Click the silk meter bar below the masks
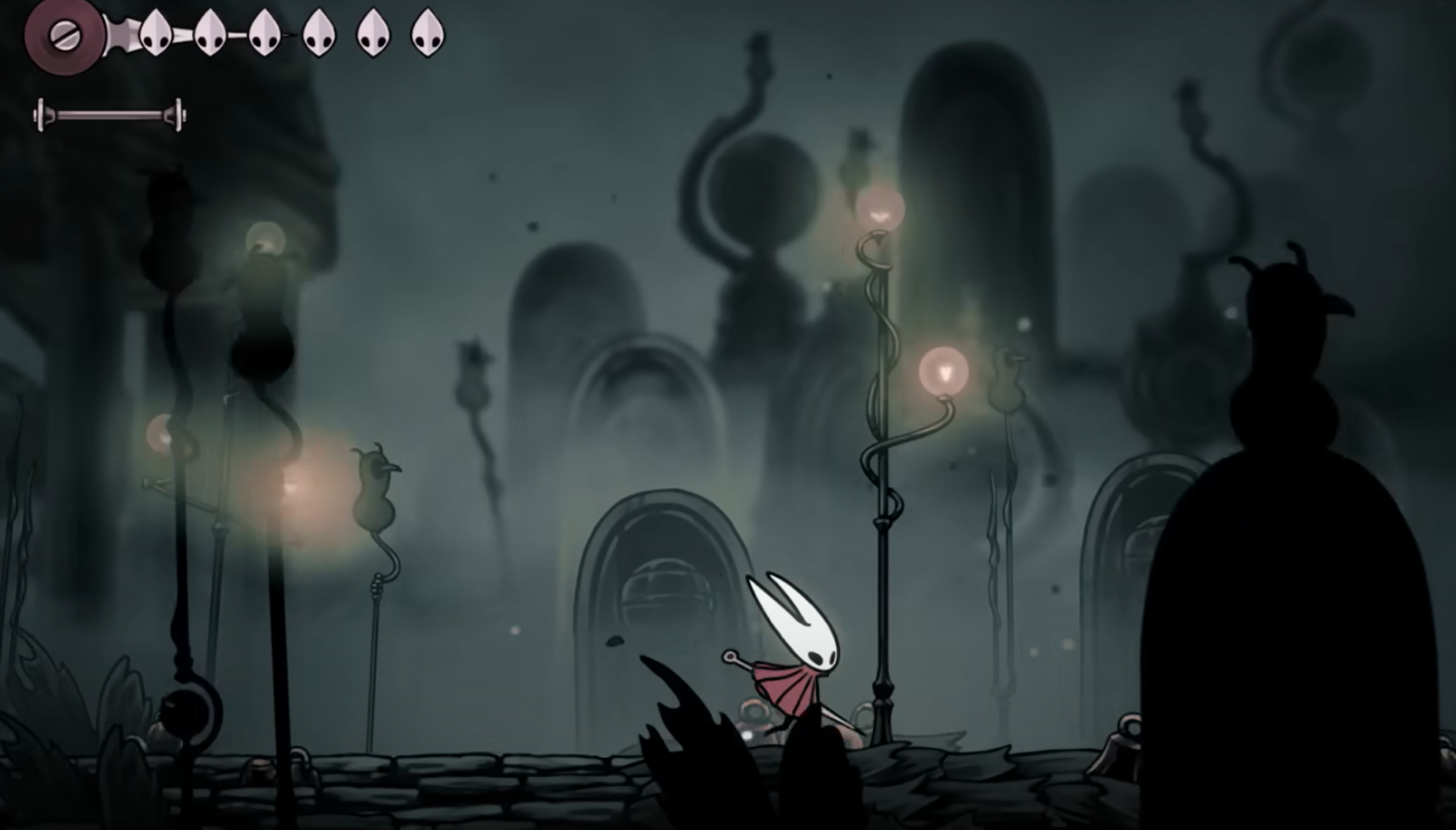The image size is (1456, 830). click(x=109, y=114)
